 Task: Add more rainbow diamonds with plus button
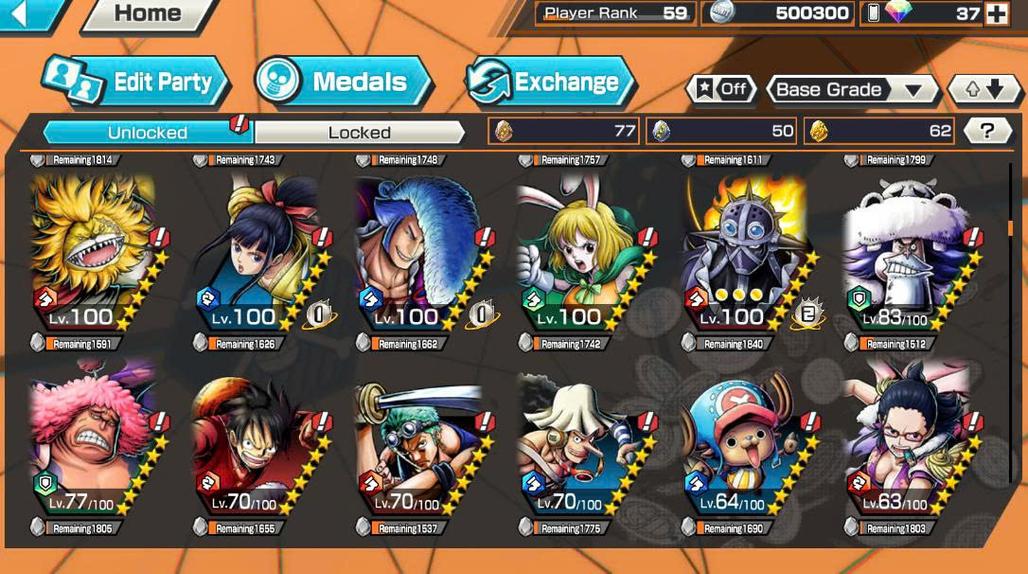pyautogui.click(x=996, y=14)
